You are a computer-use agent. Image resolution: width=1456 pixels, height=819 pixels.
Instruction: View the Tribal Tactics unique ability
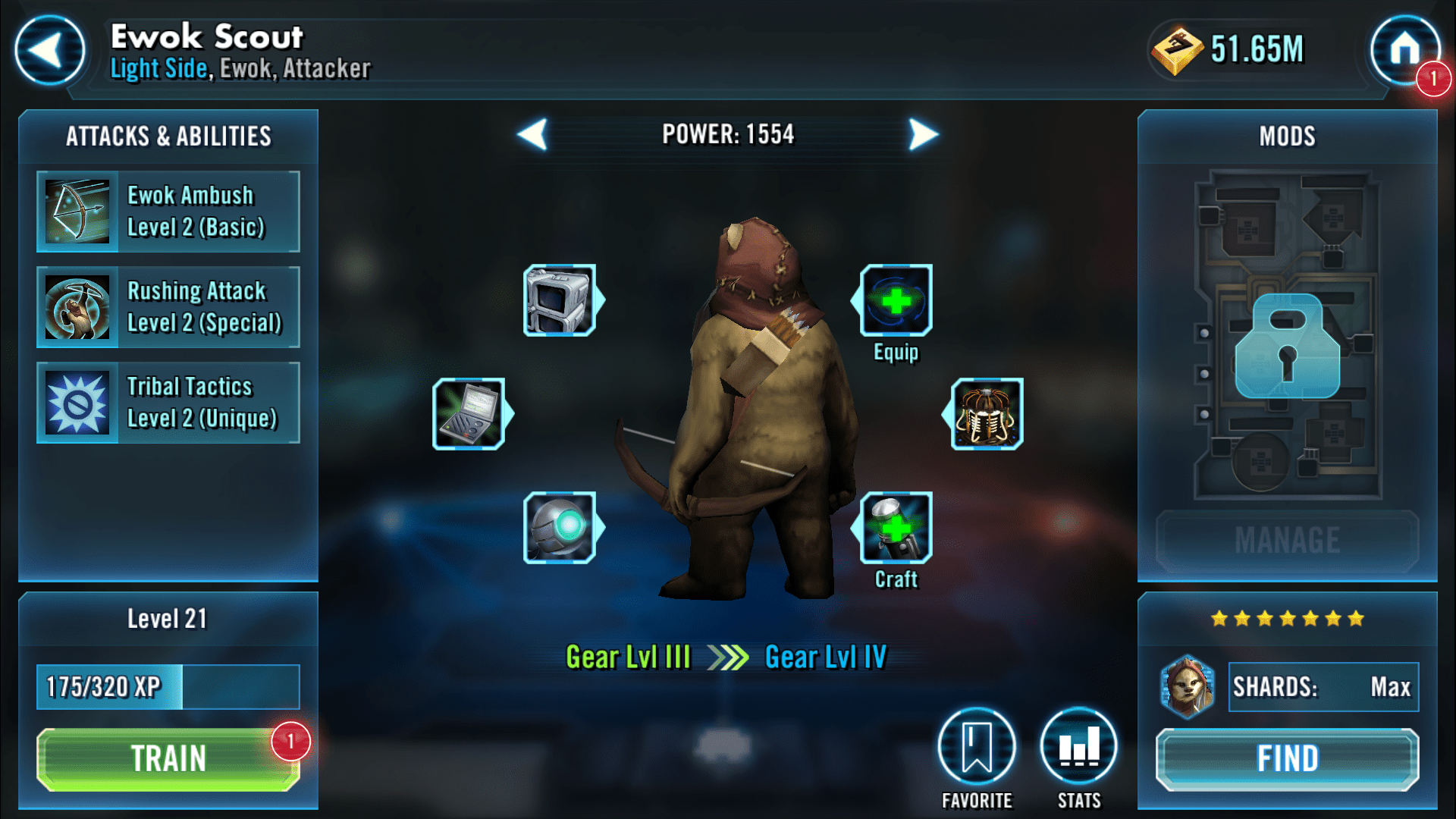coord(168,403)
